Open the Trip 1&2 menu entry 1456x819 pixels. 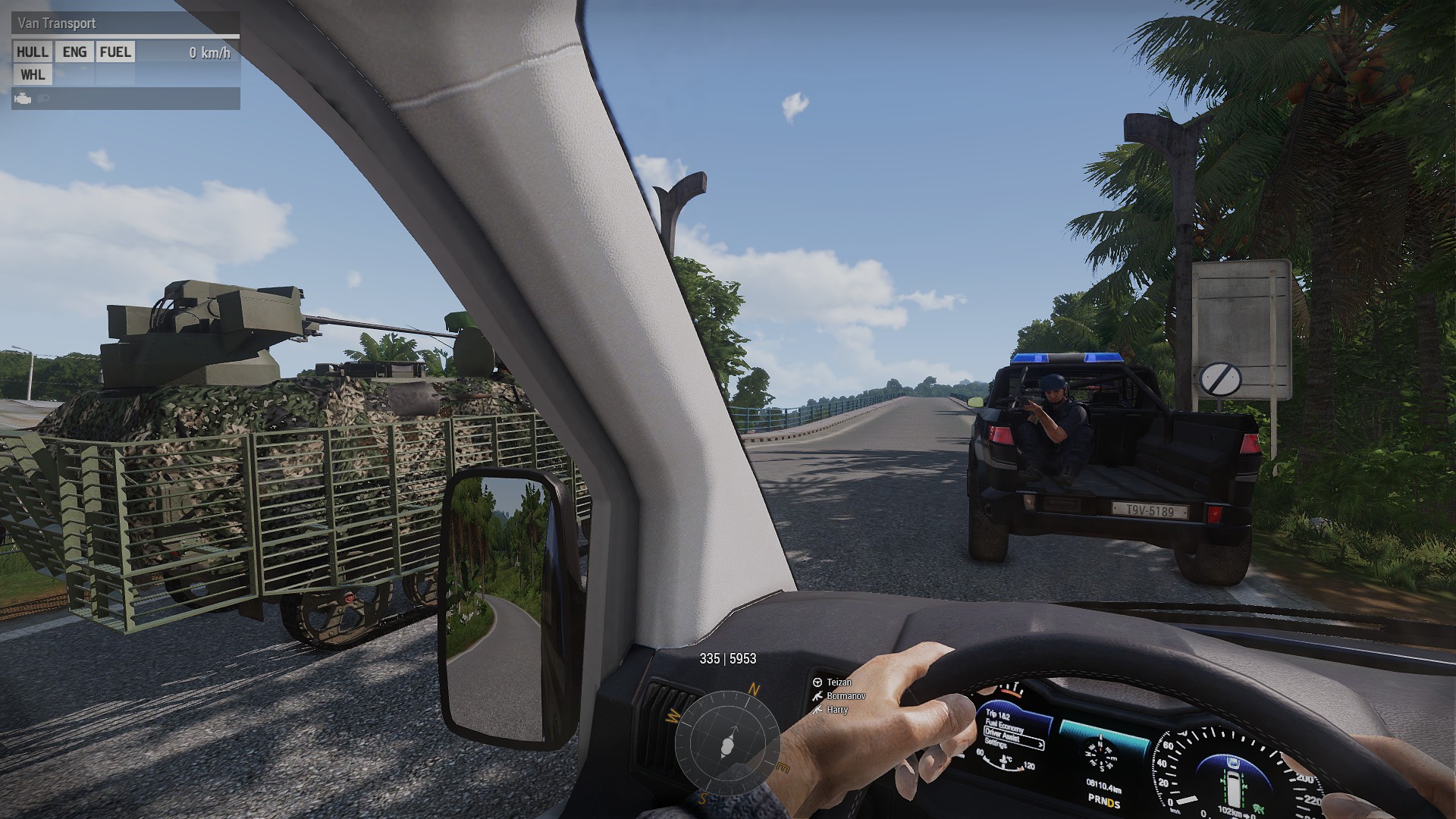pos(998,714)
